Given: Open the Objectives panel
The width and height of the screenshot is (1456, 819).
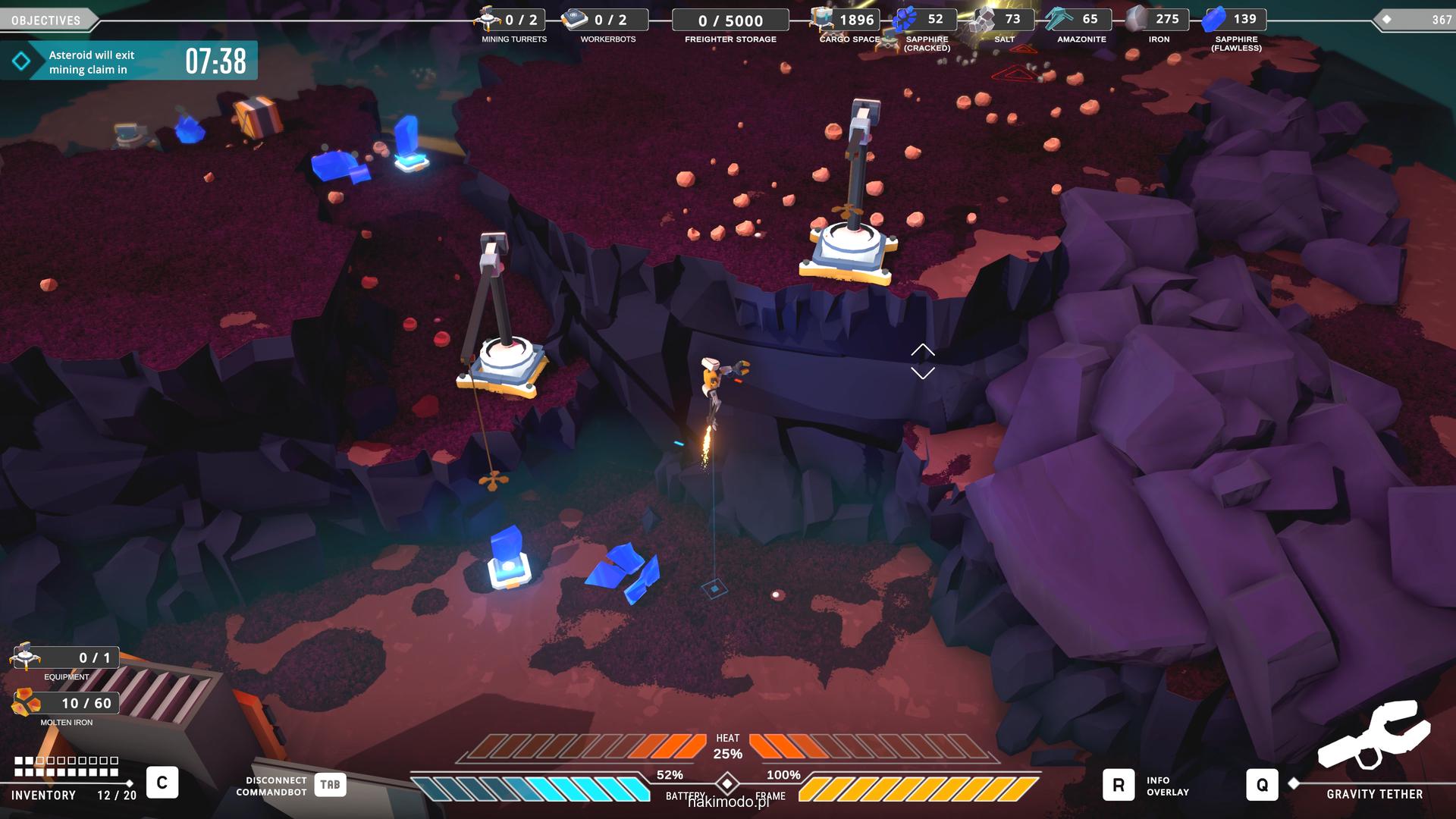Looking at the screenshot, I should (46, 20).
